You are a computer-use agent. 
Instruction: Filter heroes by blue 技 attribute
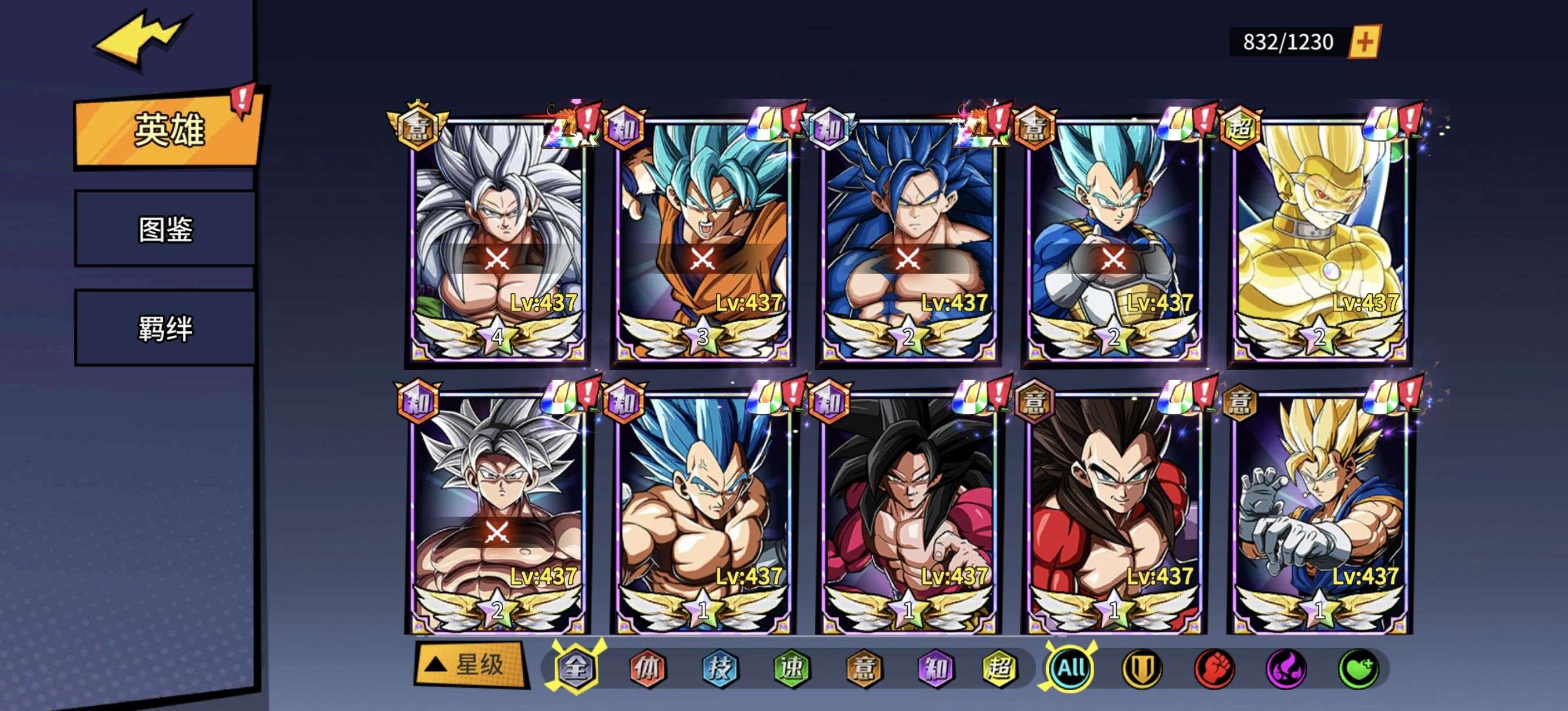click(x=720, y=668)
